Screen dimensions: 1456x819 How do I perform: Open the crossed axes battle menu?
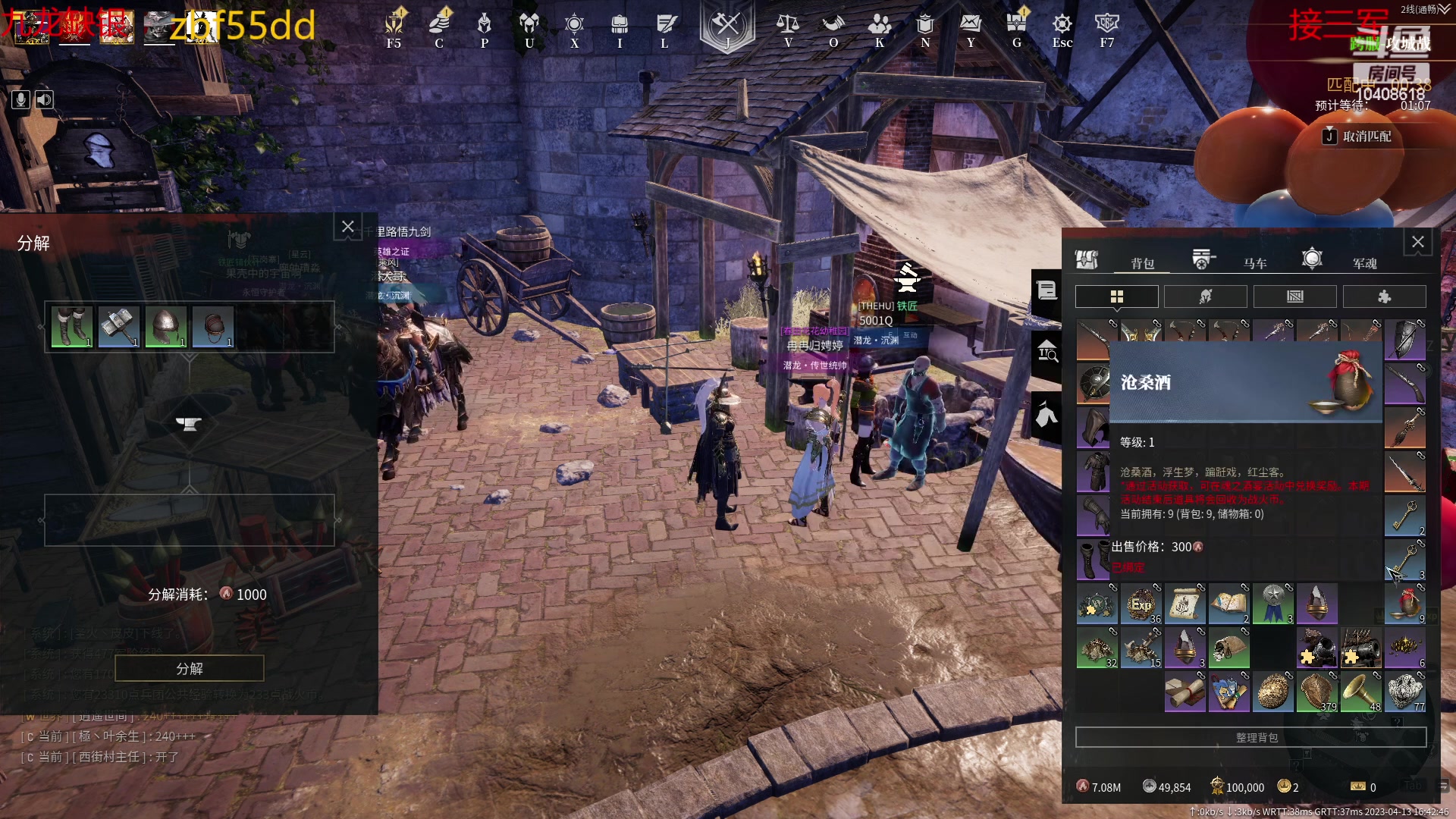pos(726,25)
